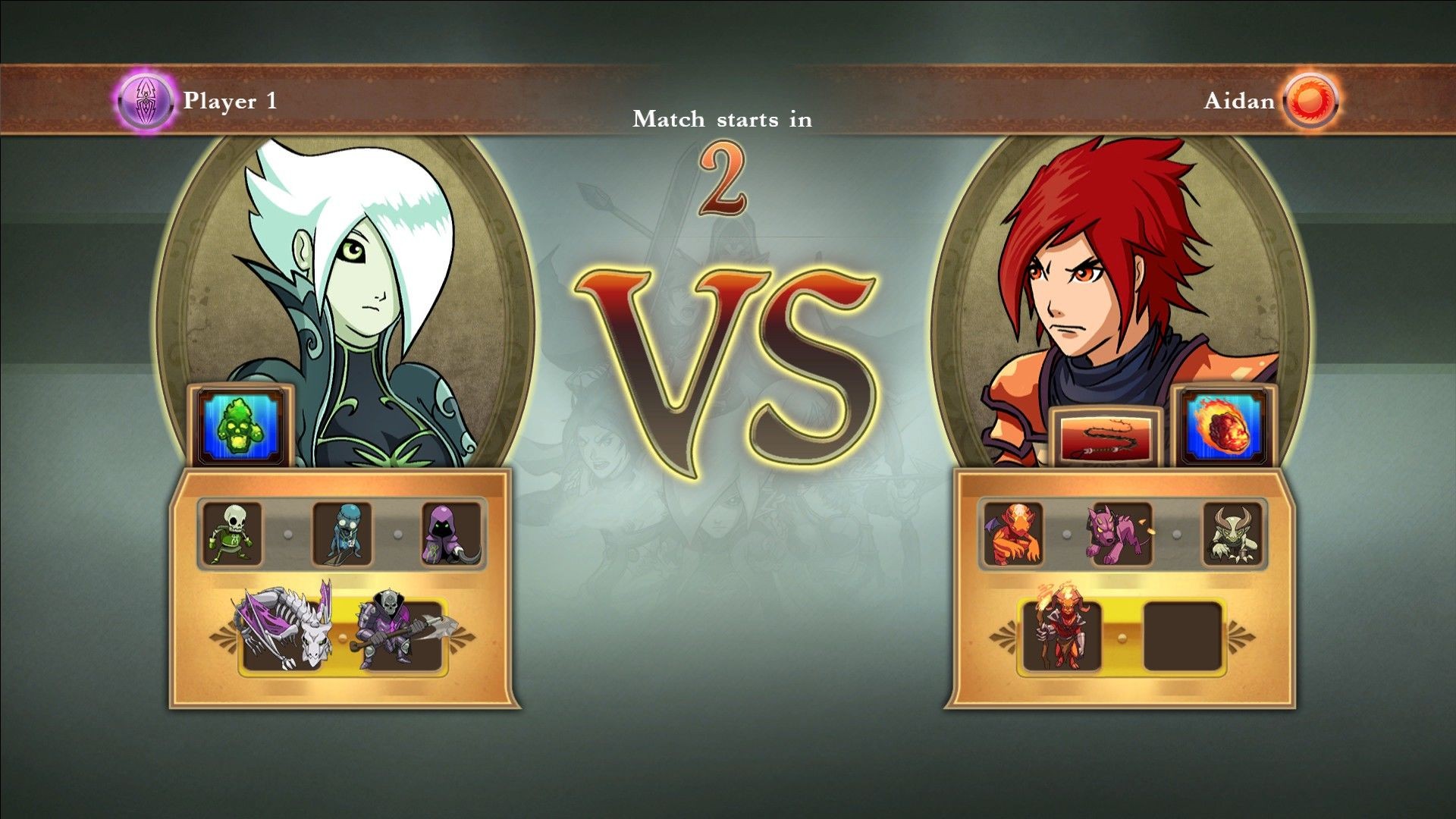Select the purple hooded reaper unit
Image resolution: width=1456 pixels, height=819 pixels.
(451, 534)
